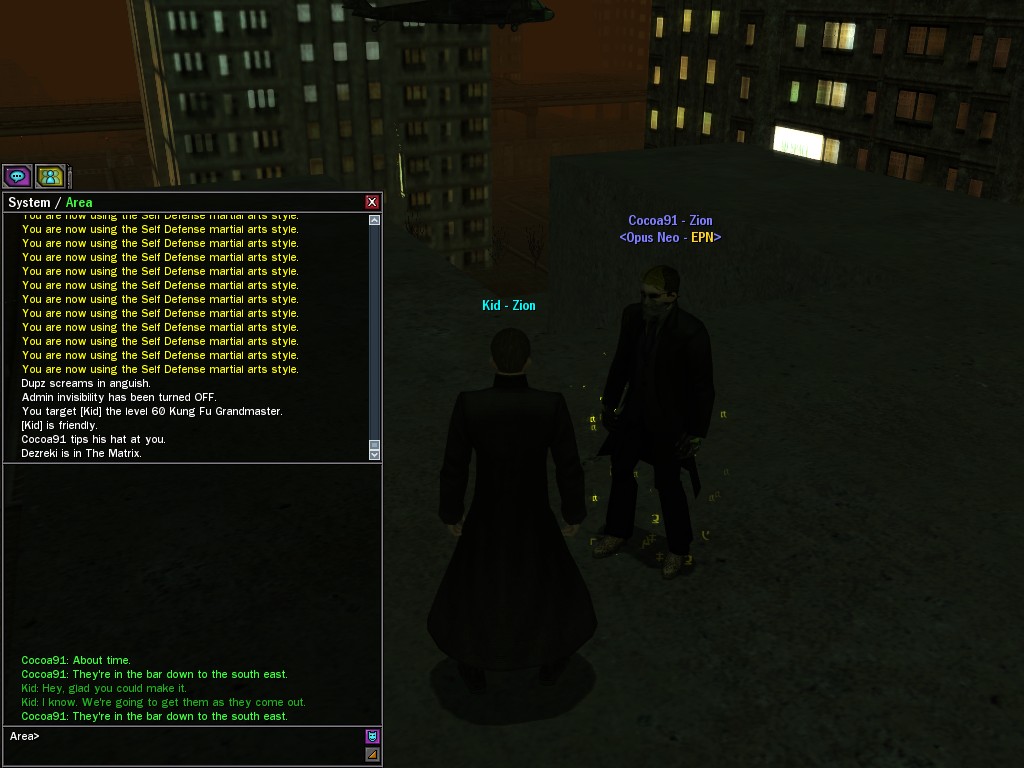Screen dimensions: 1024x768
Task: Select the System / Area chat title bar
Action: click(x=180, y=202)
